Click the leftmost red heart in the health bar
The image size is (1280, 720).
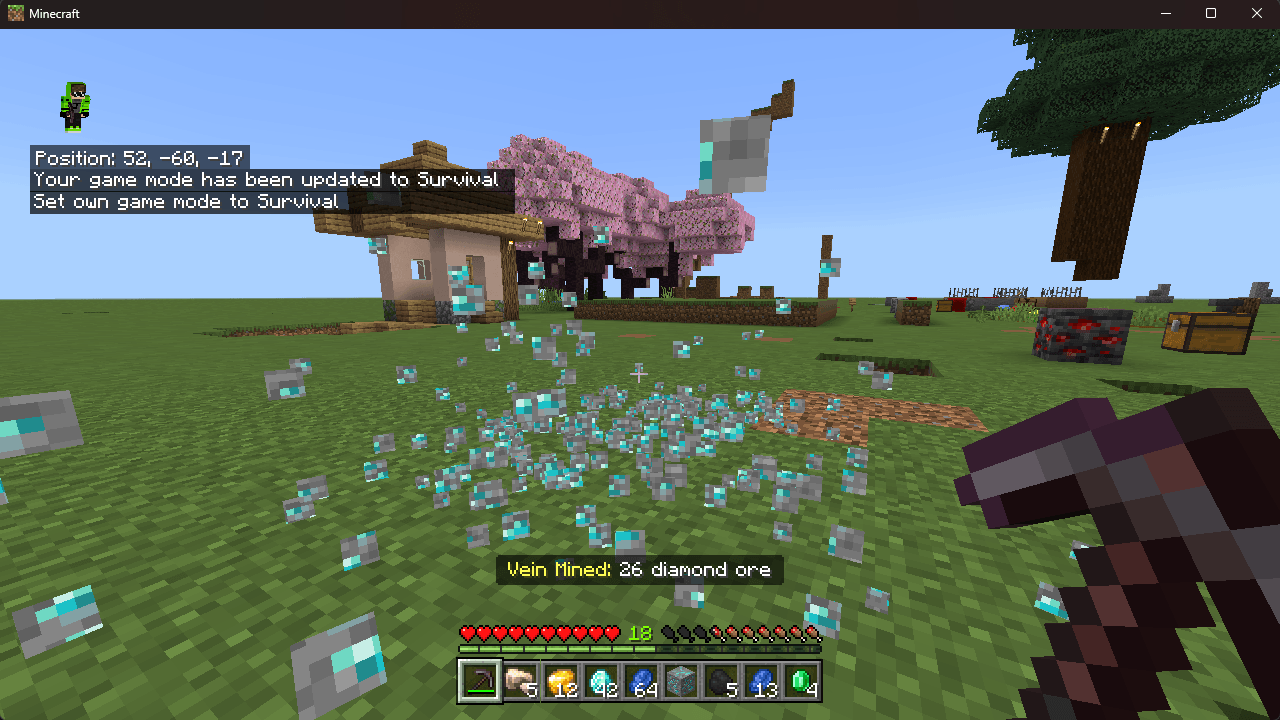click(465, 632)
